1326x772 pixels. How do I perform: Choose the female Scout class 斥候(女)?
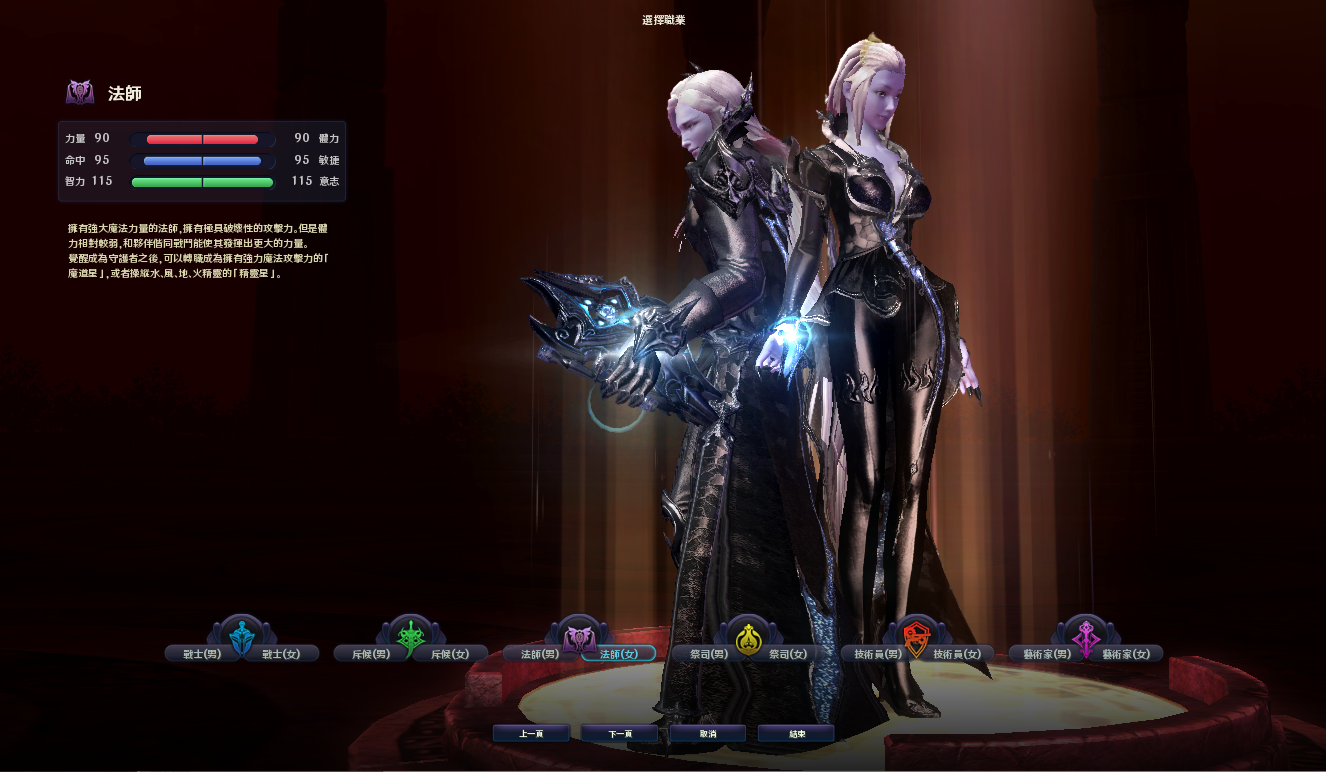coord(450,654)
